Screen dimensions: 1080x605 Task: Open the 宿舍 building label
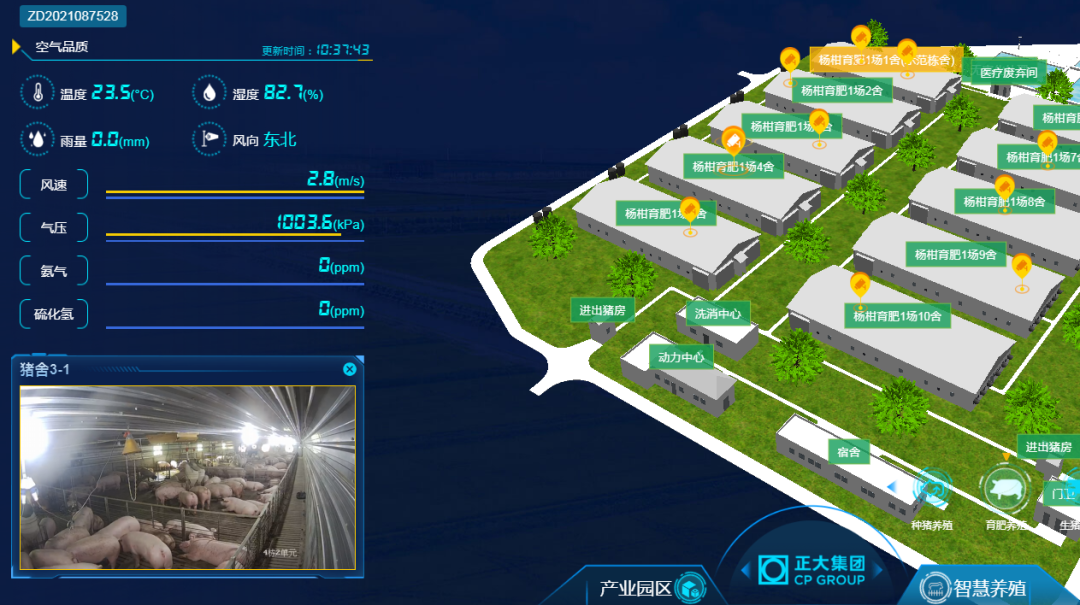pos(849,452)
